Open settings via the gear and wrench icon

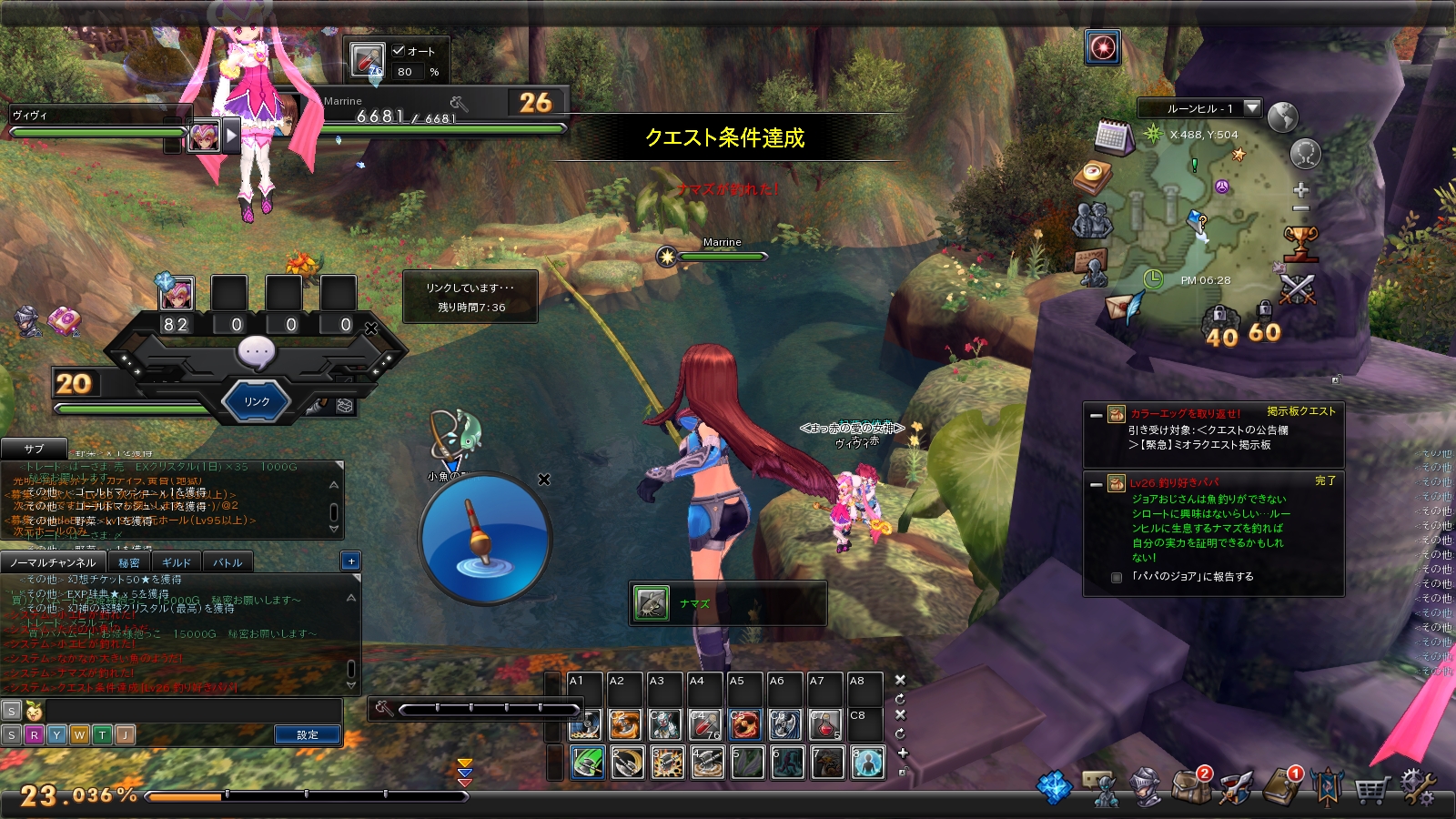[x=1418, y=786]
